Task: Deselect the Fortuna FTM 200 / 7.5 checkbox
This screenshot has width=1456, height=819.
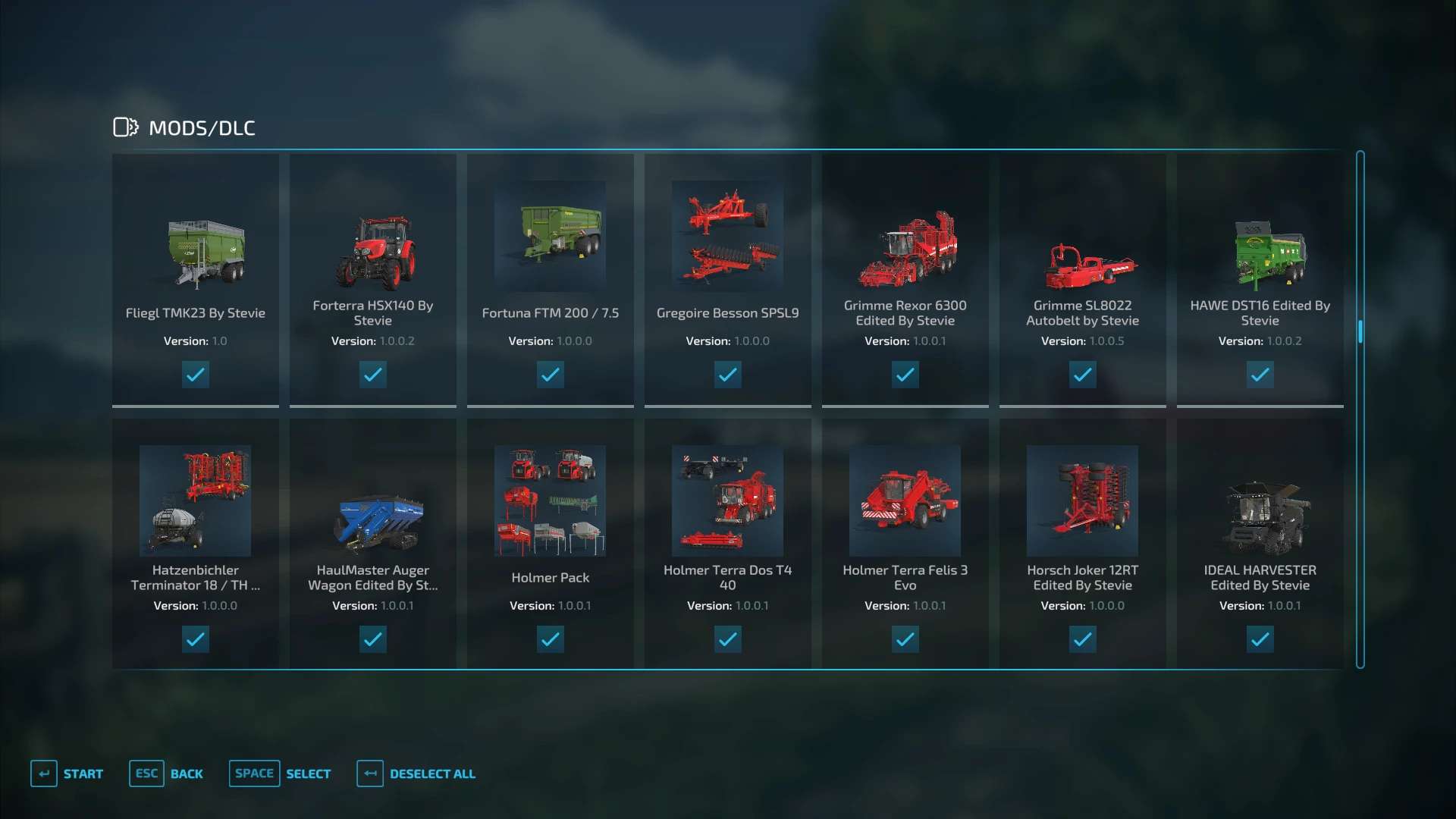Action: tap(551, 375)
